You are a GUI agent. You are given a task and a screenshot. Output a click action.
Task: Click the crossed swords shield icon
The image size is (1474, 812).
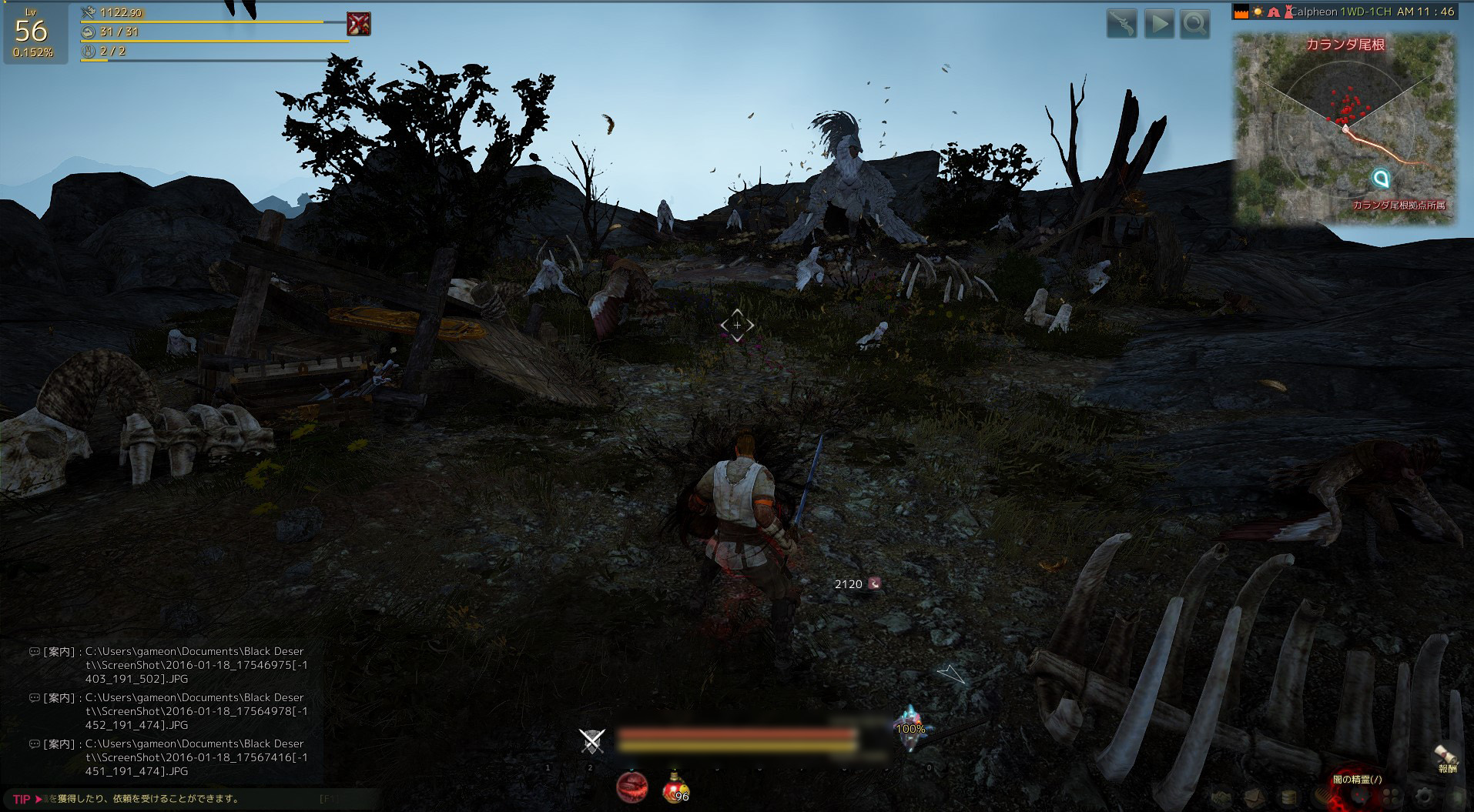pos(591,740)
